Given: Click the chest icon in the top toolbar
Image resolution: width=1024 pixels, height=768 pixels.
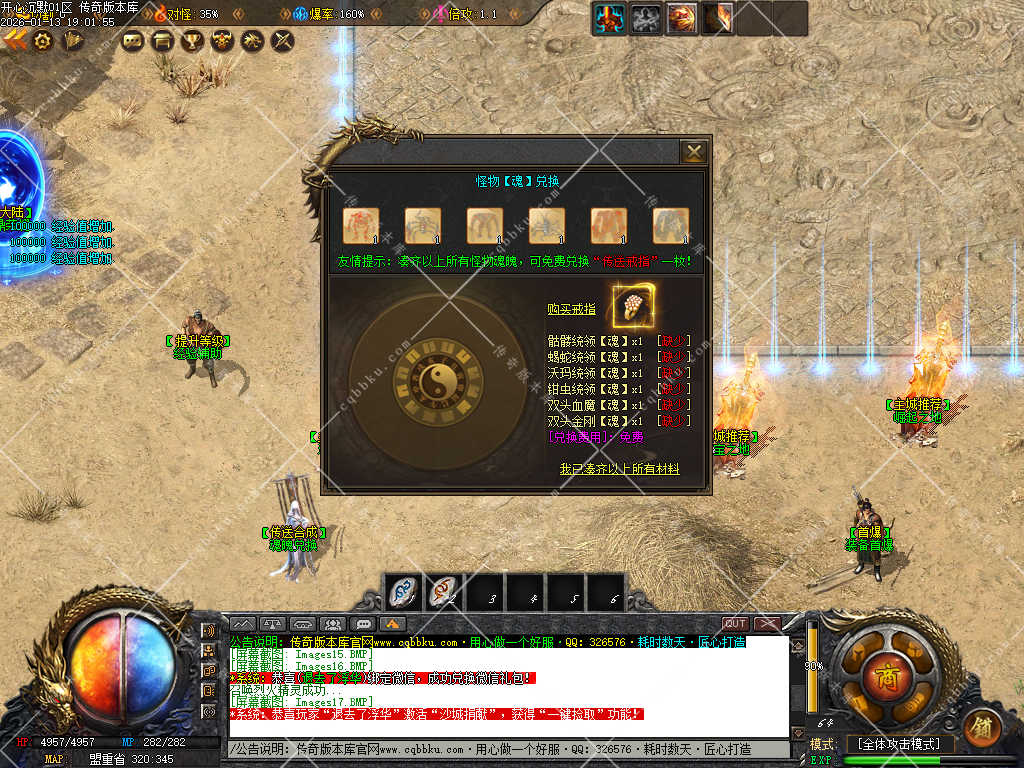Looking at the screenshot, I should (x=161, y=41).
